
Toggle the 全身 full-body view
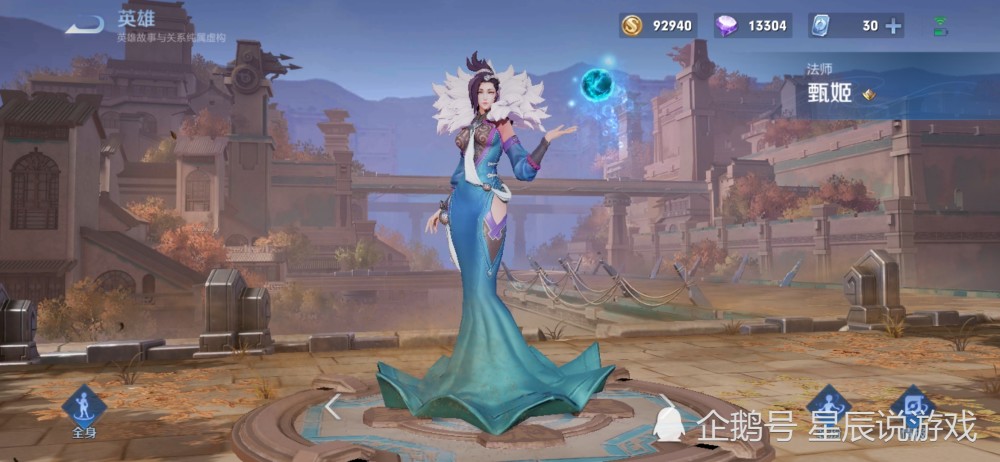click(84, 410)
